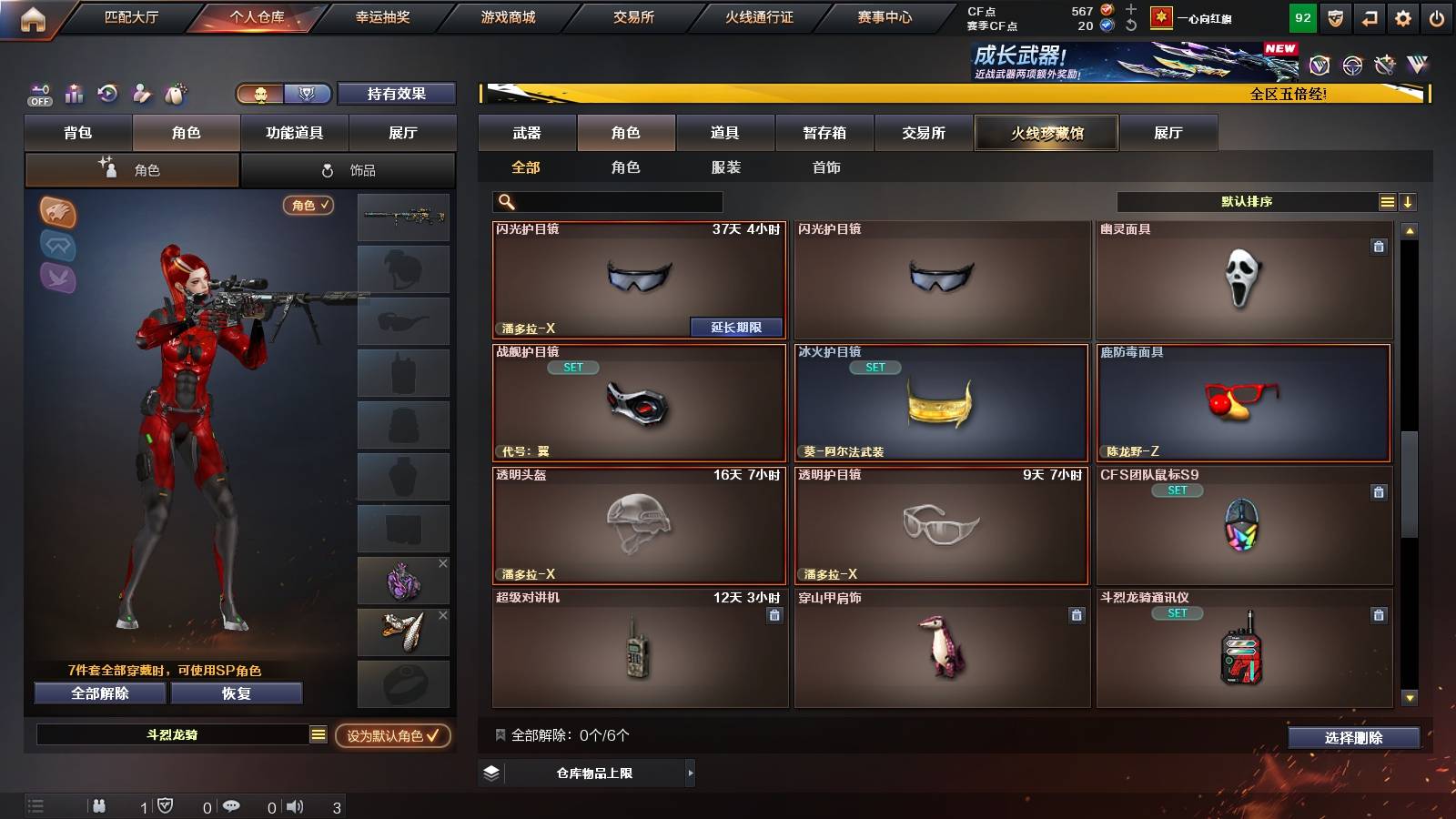Expand the 仓库物品上限 panel arrow
This screenshot has width=1456, height=819.
tap(689, 773)
